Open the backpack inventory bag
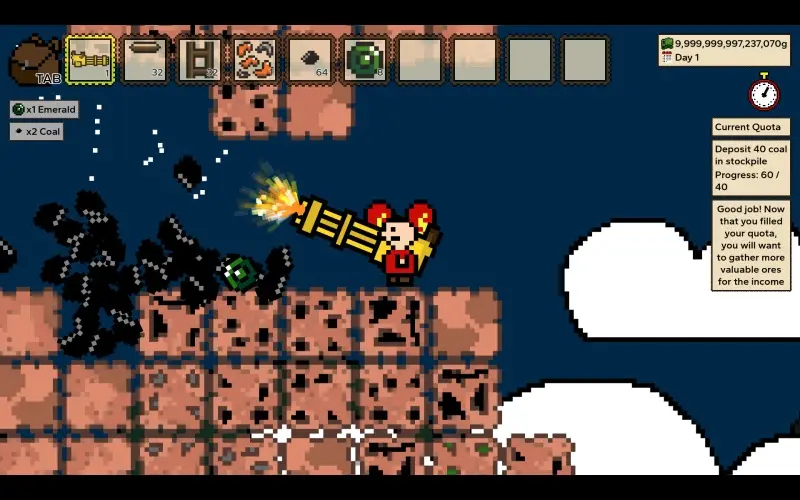This screenshot has width=800, height=500. pos(34,60)
